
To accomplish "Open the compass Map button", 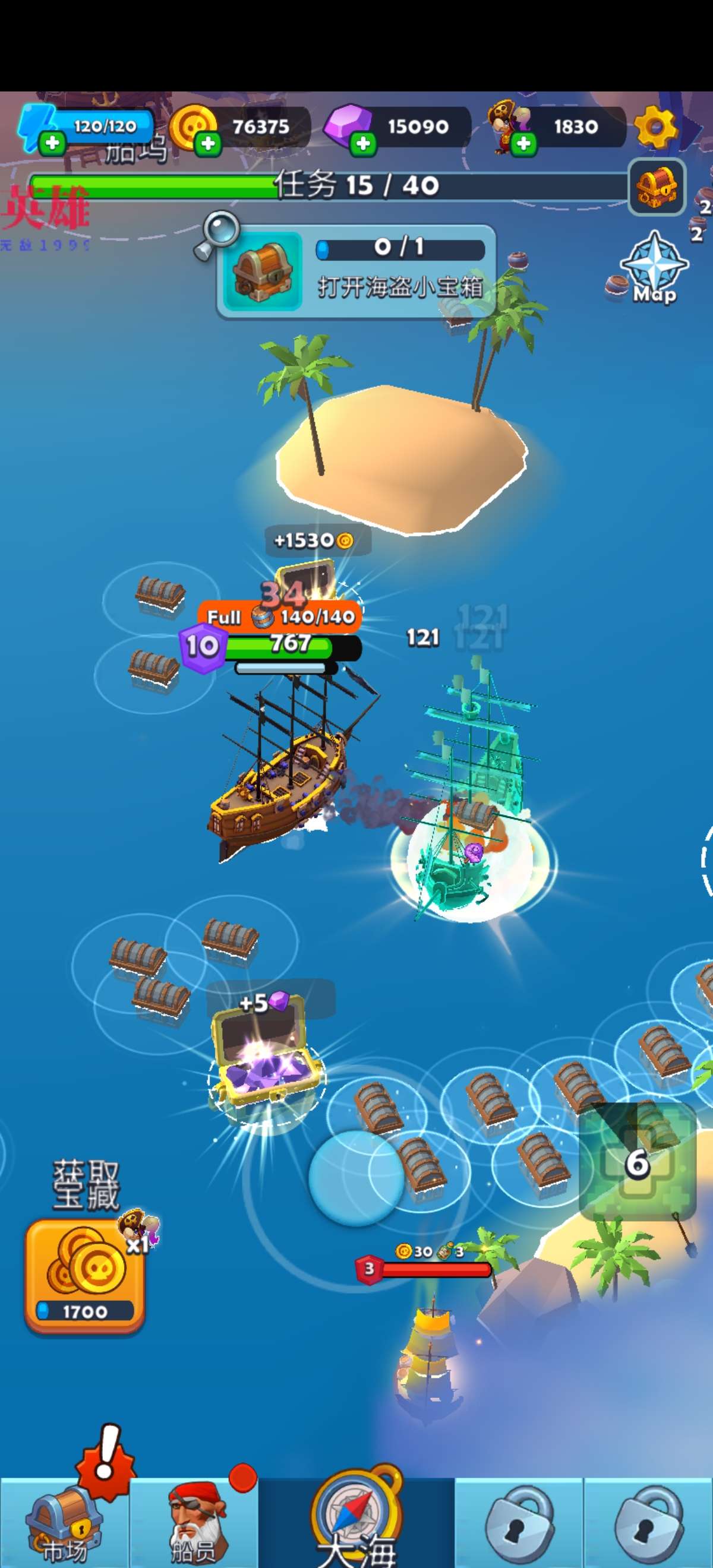I will pyautogui.click(x=654, y=269).
